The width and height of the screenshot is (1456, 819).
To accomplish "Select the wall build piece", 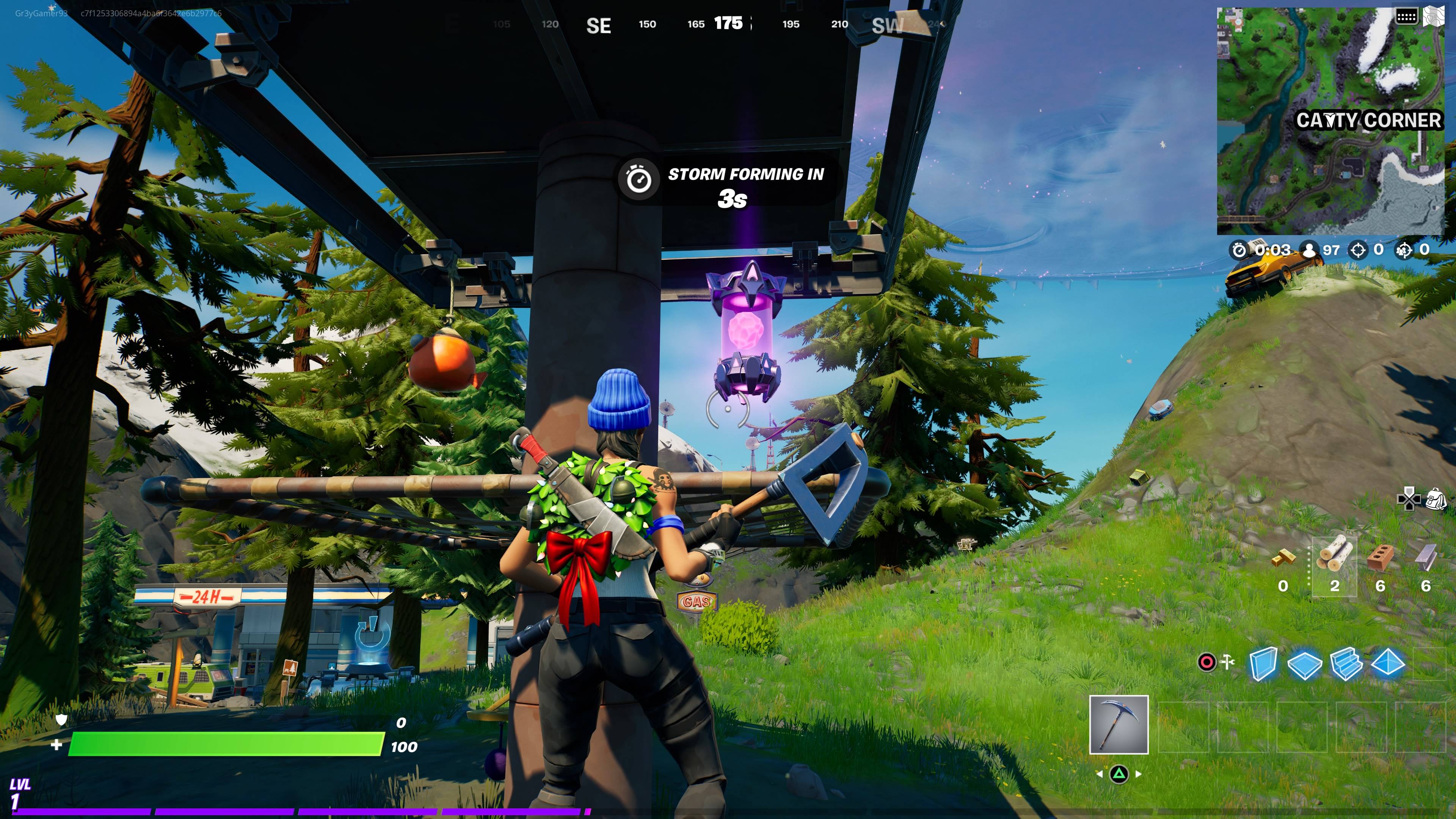I will [1263, 664].
